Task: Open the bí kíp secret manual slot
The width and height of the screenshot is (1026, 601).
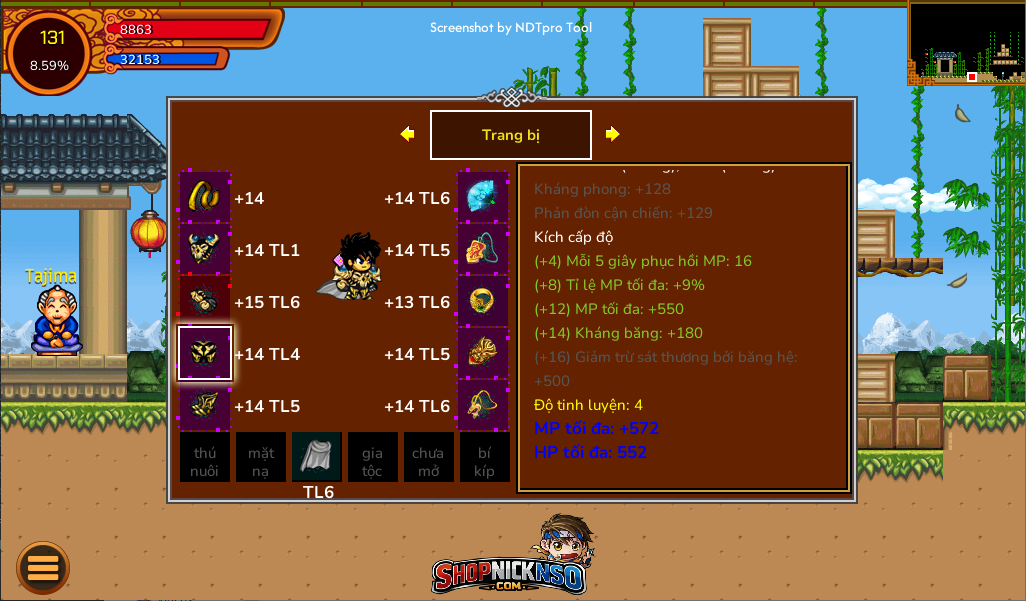Action: (484, 458)
